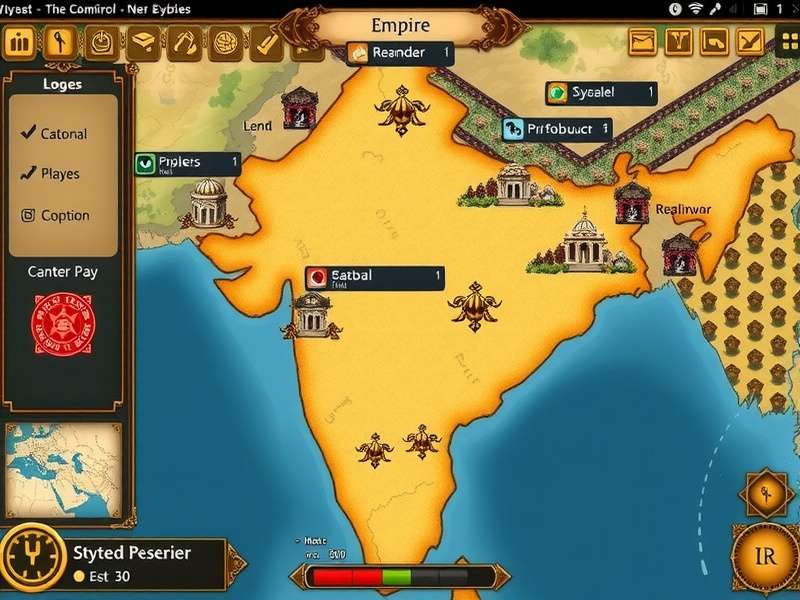
Task: Click the four-square grid menu button
Action: 787,41
